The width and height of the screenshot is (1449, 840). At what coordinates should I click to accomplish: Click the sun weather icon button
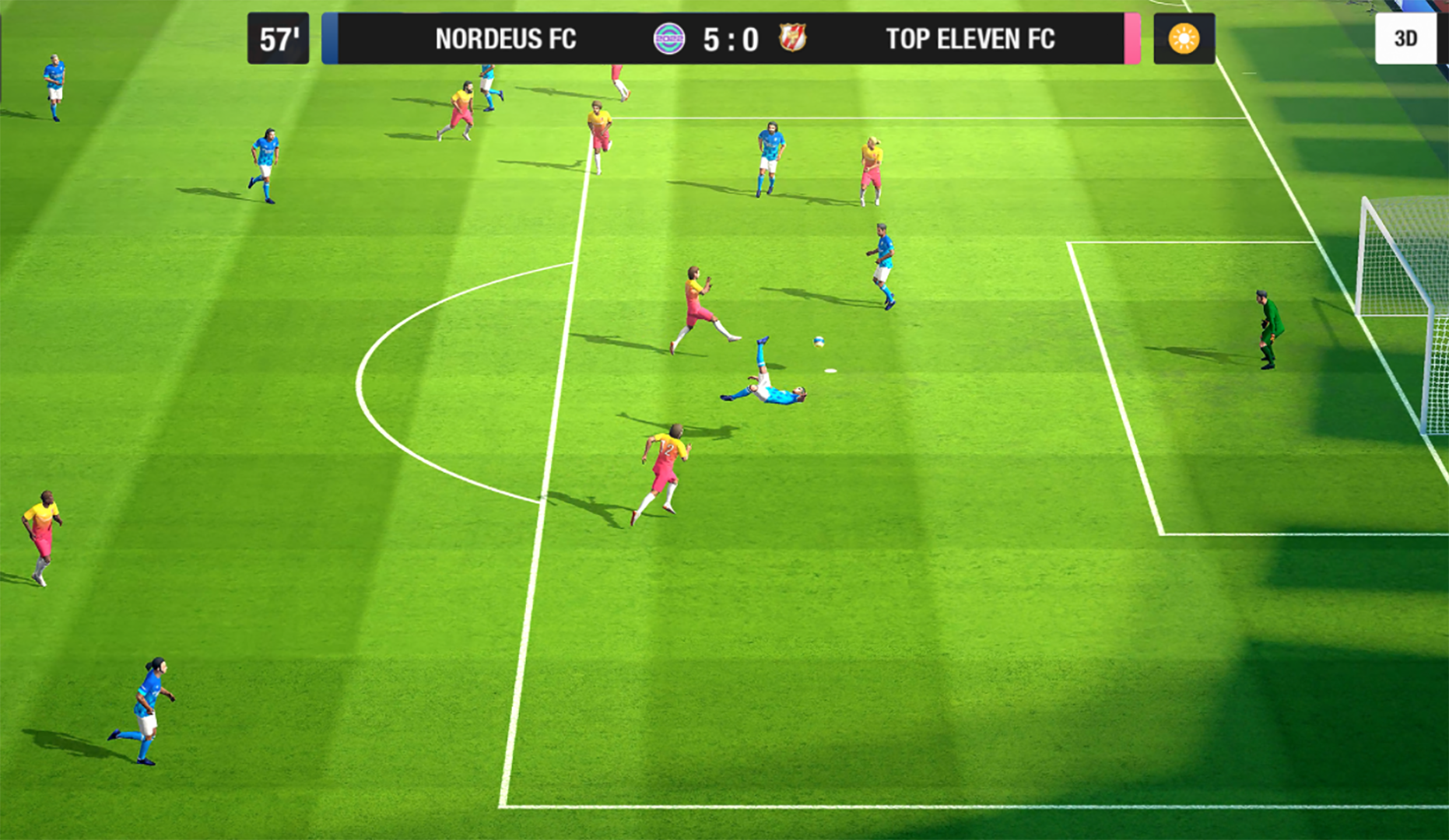click(x=1184, y=39)
